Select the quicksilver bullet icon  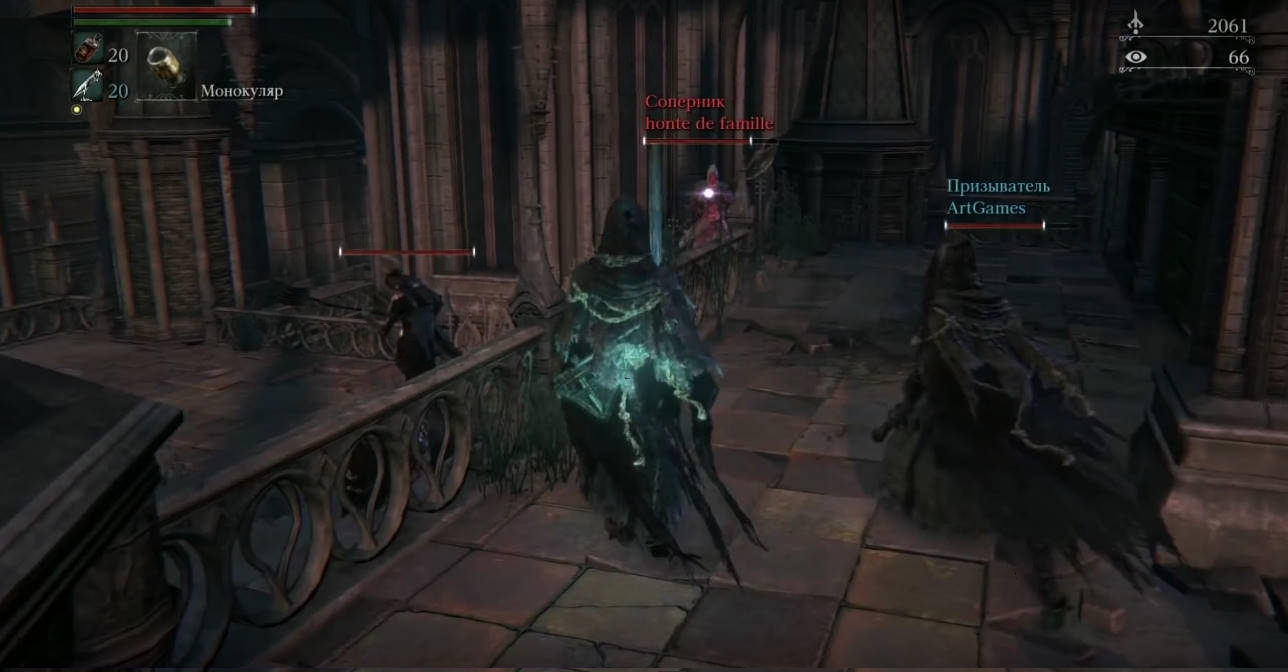tap(87, 88)
